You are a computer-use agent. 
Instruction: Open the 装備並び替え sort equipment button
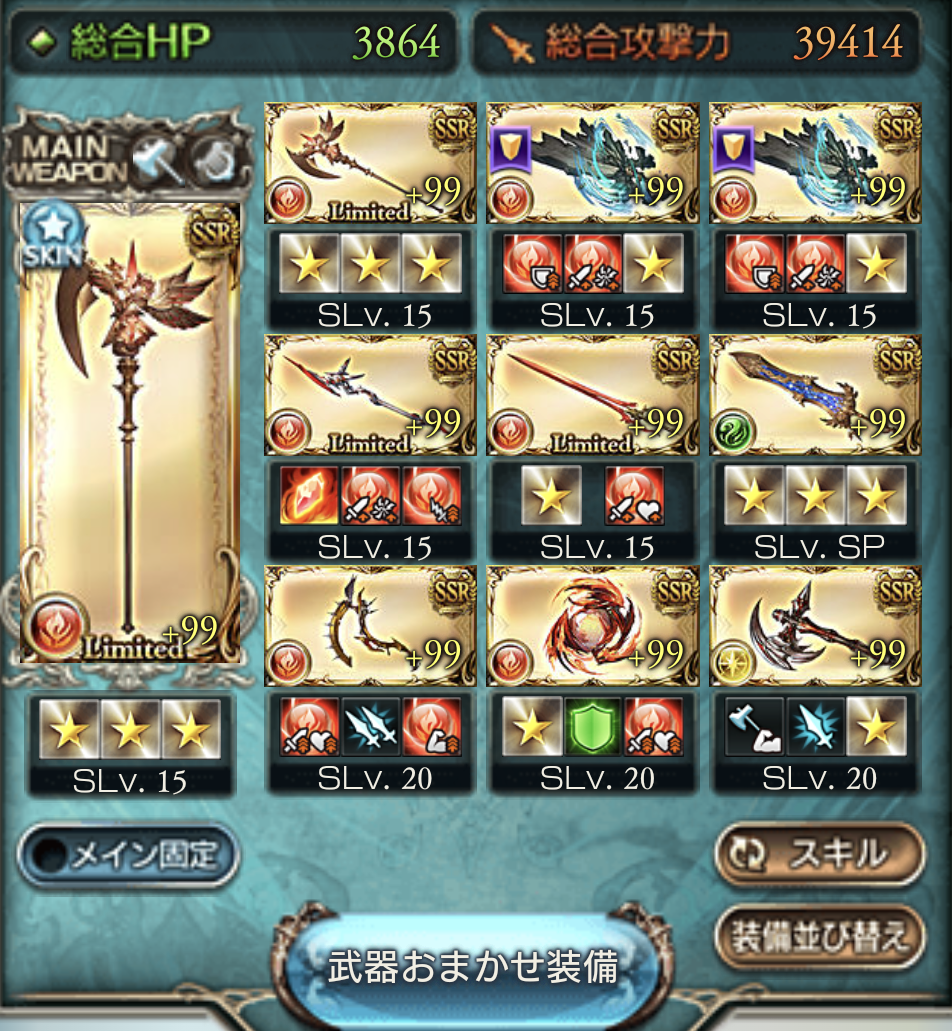point(818,937)
